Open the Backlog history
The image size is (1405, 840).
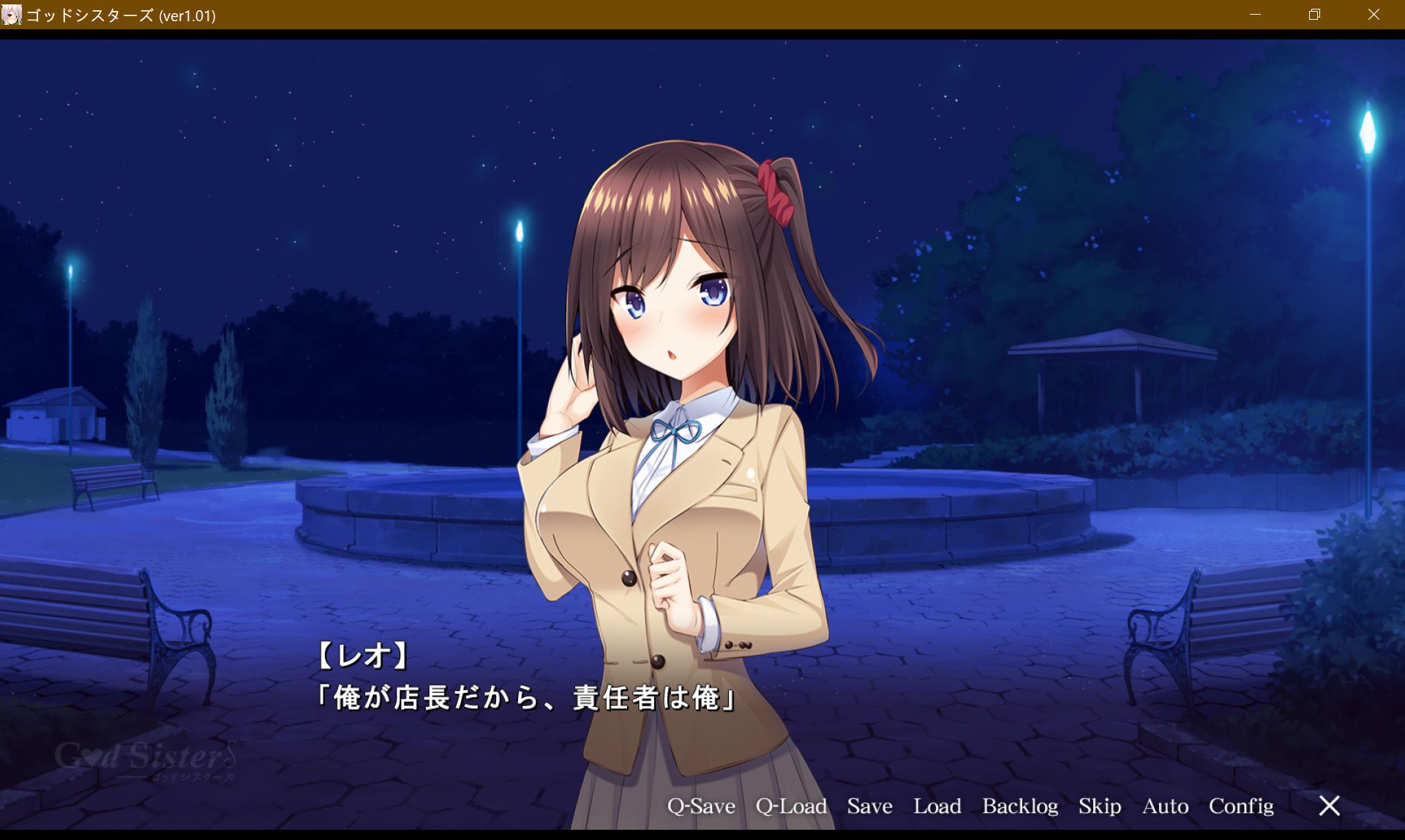[x=1021, y=806]
